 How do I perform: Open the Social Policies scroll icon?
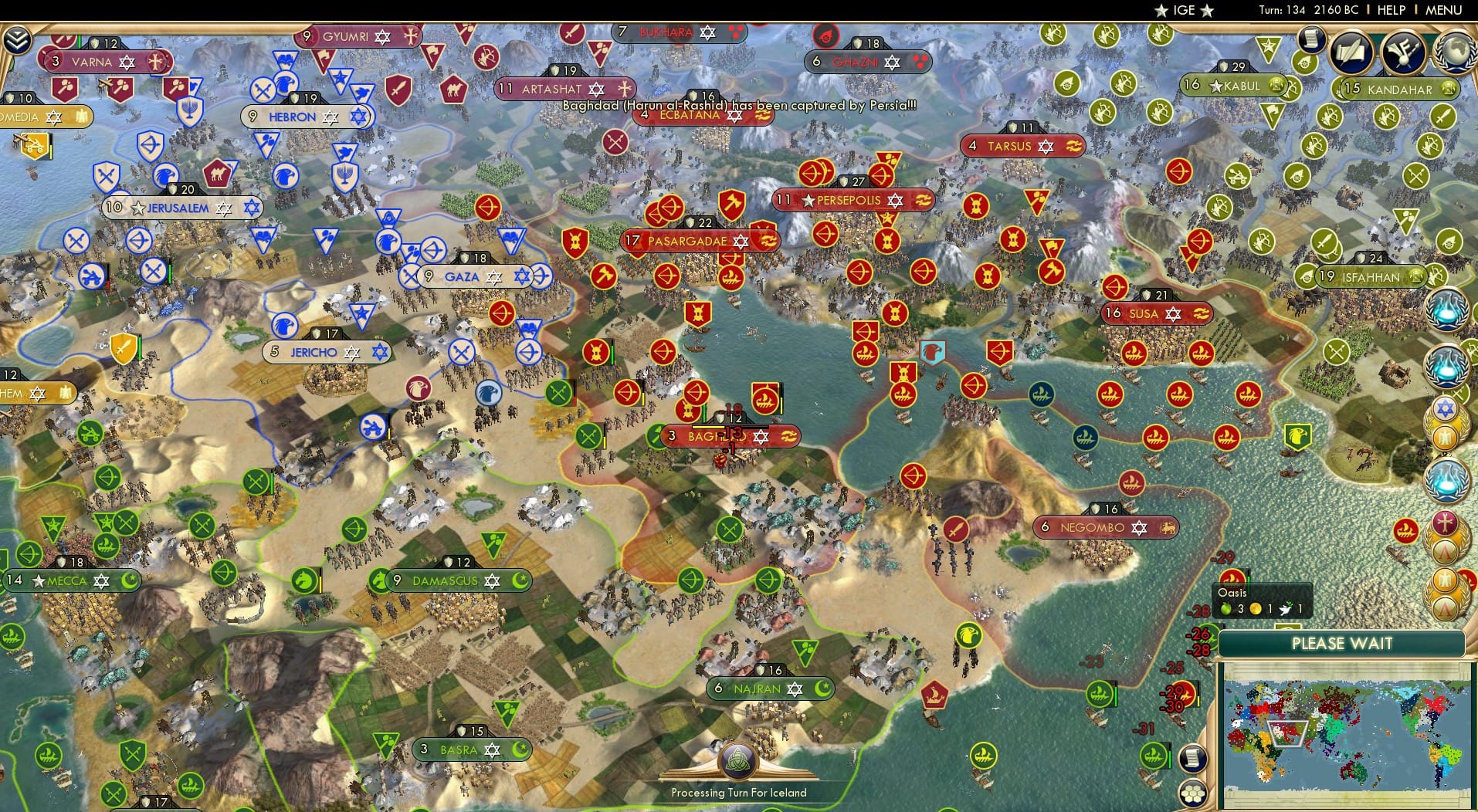tap(1351, 54)
